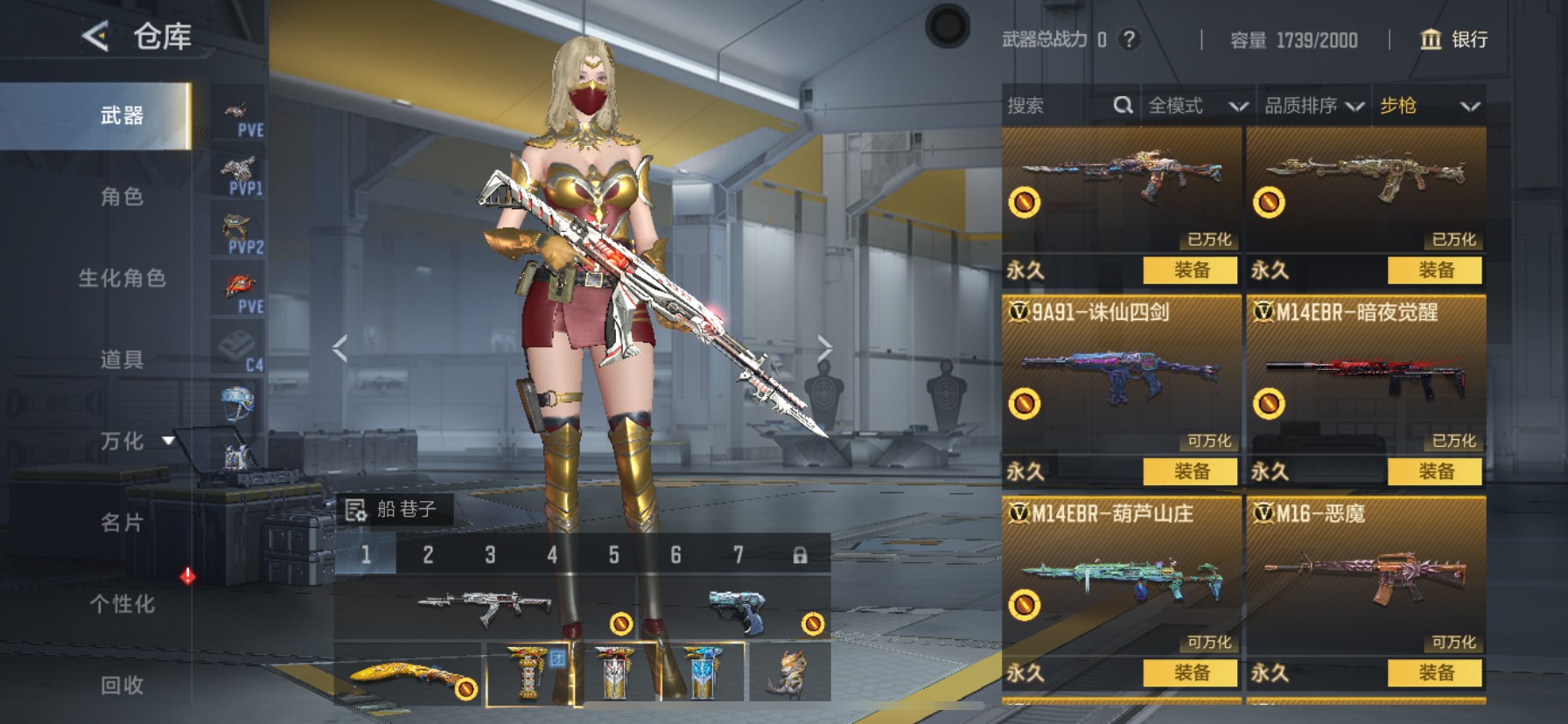Click the 搜索 search field
This screenshot has width=1568, height=724.
[1059, 106]
